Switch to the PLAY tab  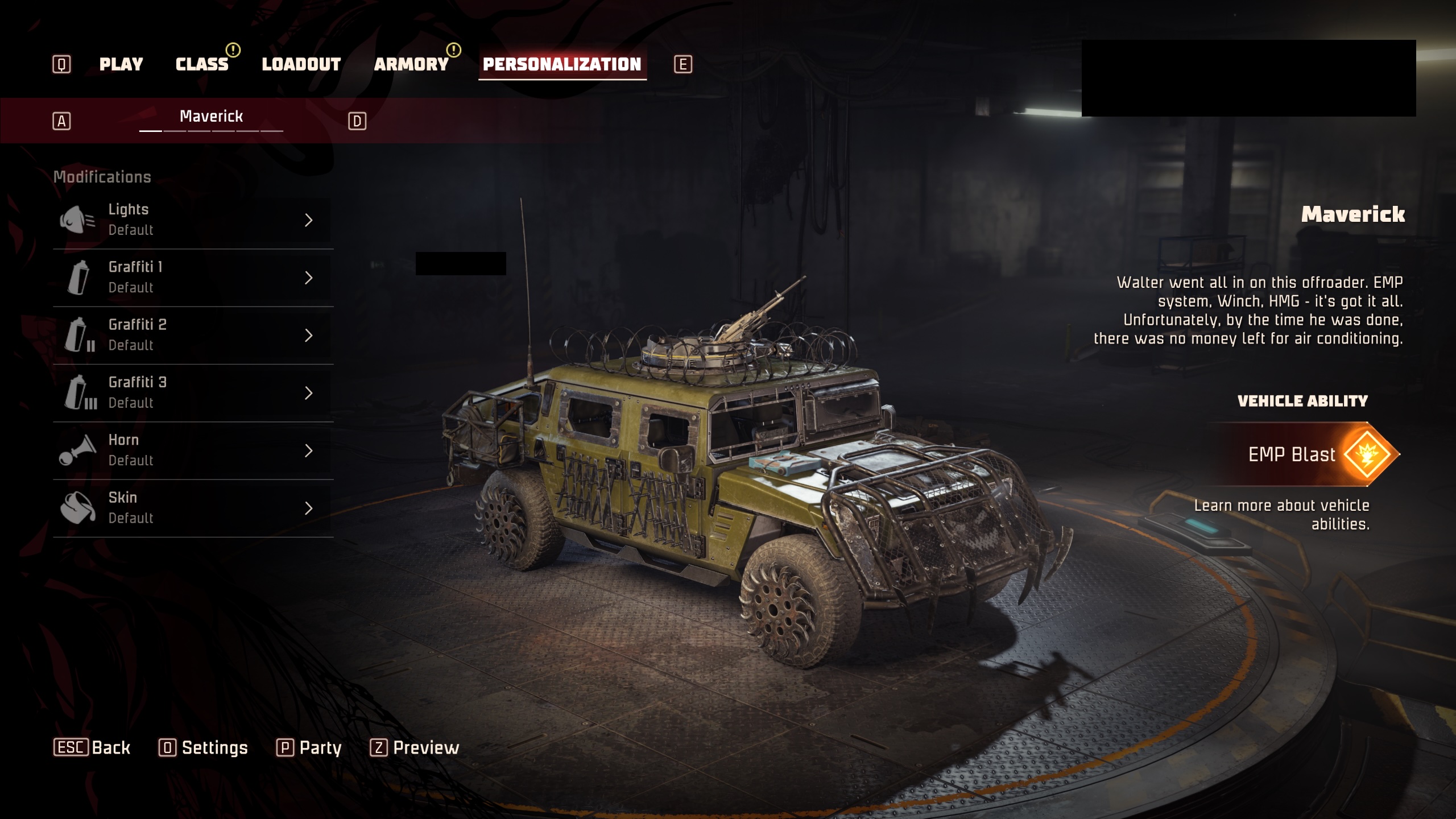click(x=121, y=64)
